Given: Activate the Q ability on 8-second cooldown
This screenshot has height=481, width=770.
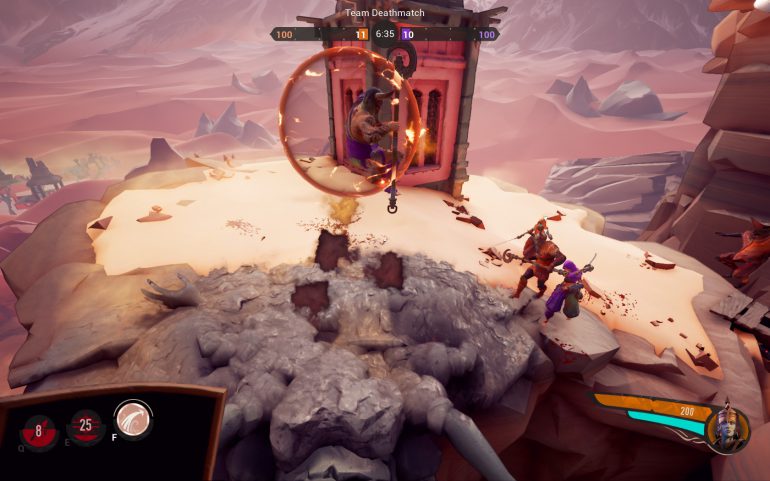Looking at the screenshot, I should tap(40, 431).
